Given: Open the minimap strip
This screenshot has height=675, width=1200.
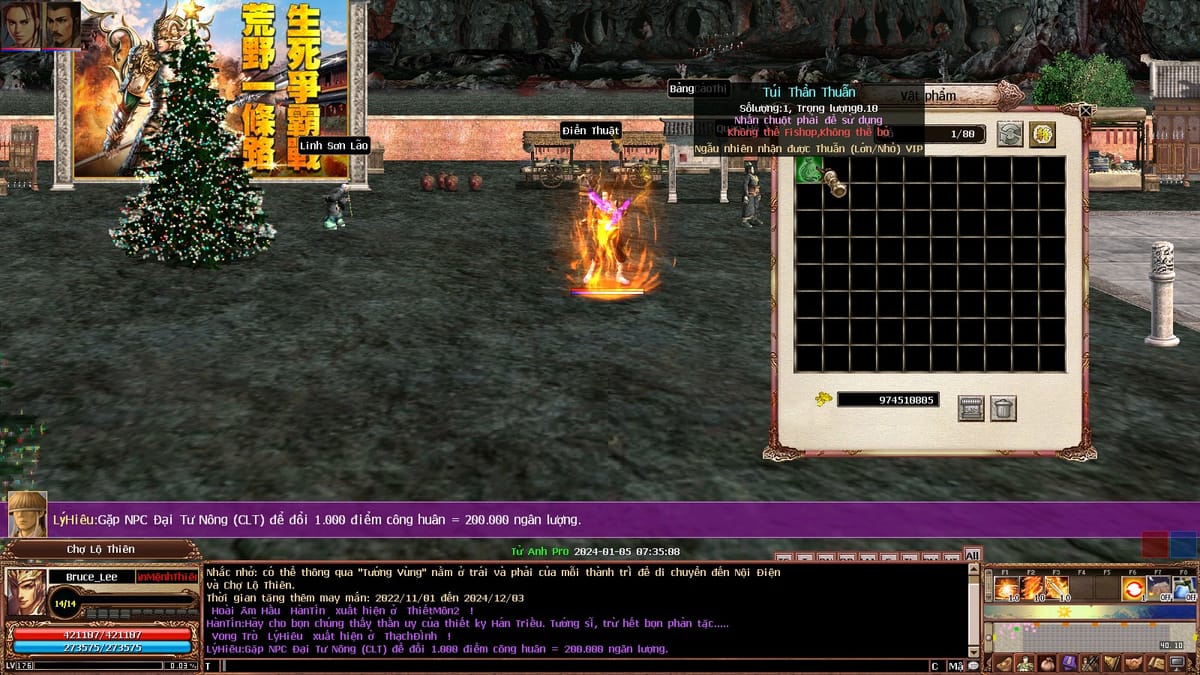Looking at the screenshot, I should point(1088,636).
